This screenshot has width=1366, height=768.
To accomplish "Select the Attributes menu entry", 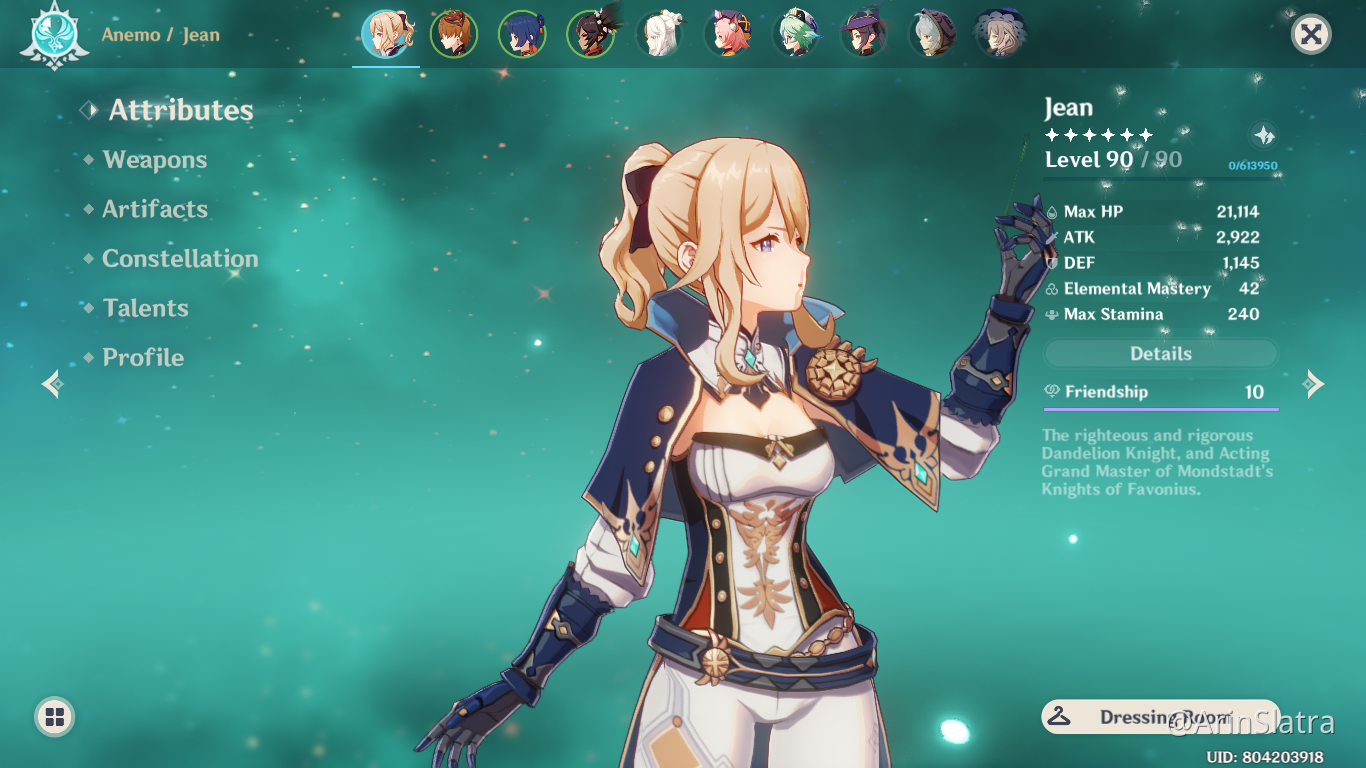I will pyautogui.click(x=180, y=110).
